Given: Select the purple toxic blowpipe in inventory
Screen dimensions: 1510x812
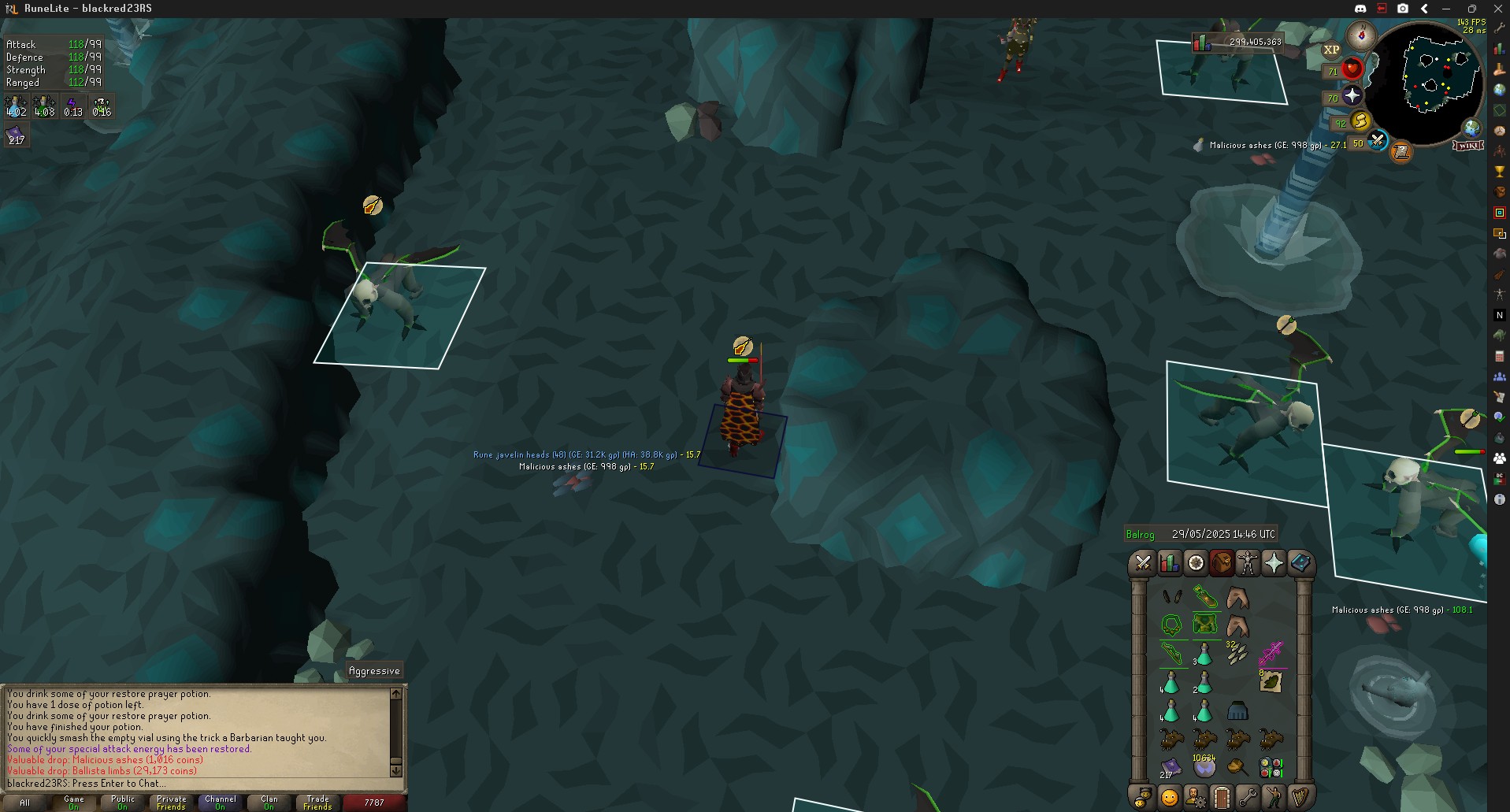Looking at the screenshot, I should (x=1271, y=653).
